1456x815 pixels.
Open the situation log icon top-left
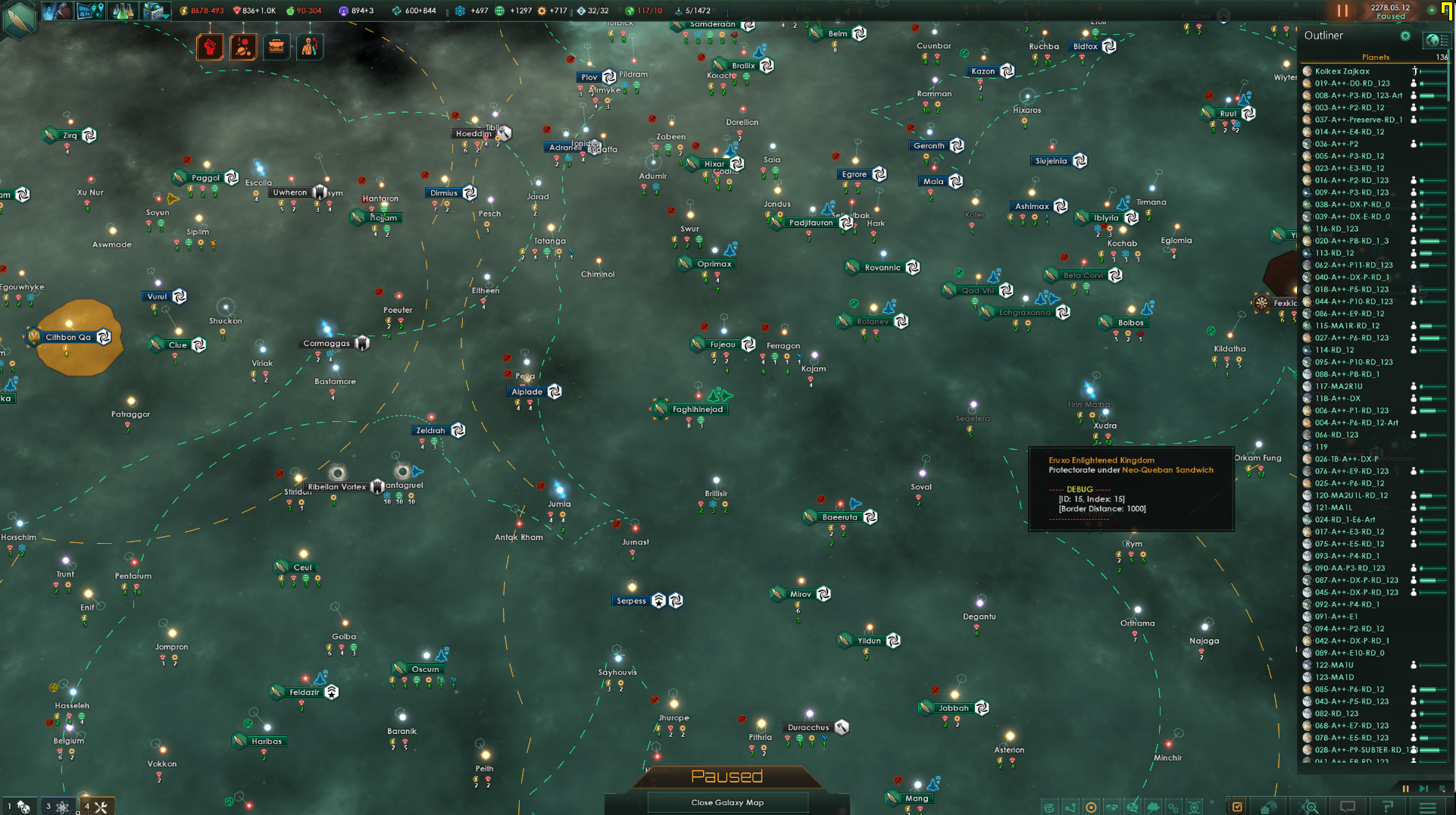click(x=90, y=11)
